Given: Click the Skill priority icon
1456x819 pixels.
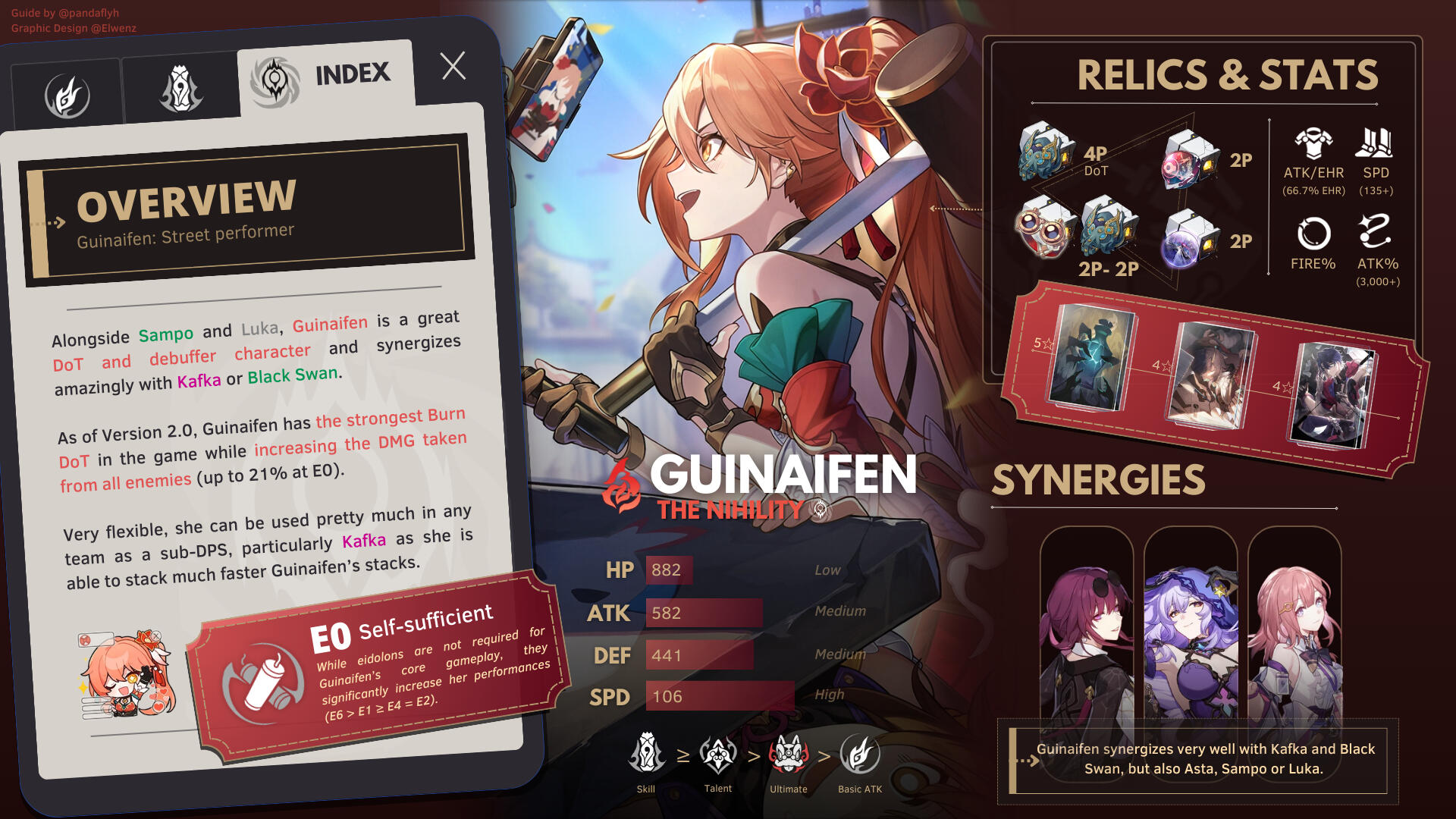Looking at the screenshot, I should 646,754.
